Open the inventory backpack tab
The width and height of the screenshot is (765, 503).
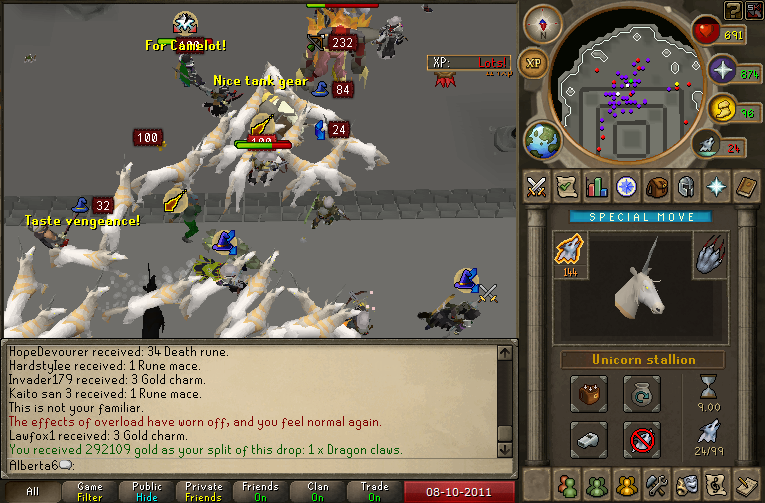tap(656, 186)
